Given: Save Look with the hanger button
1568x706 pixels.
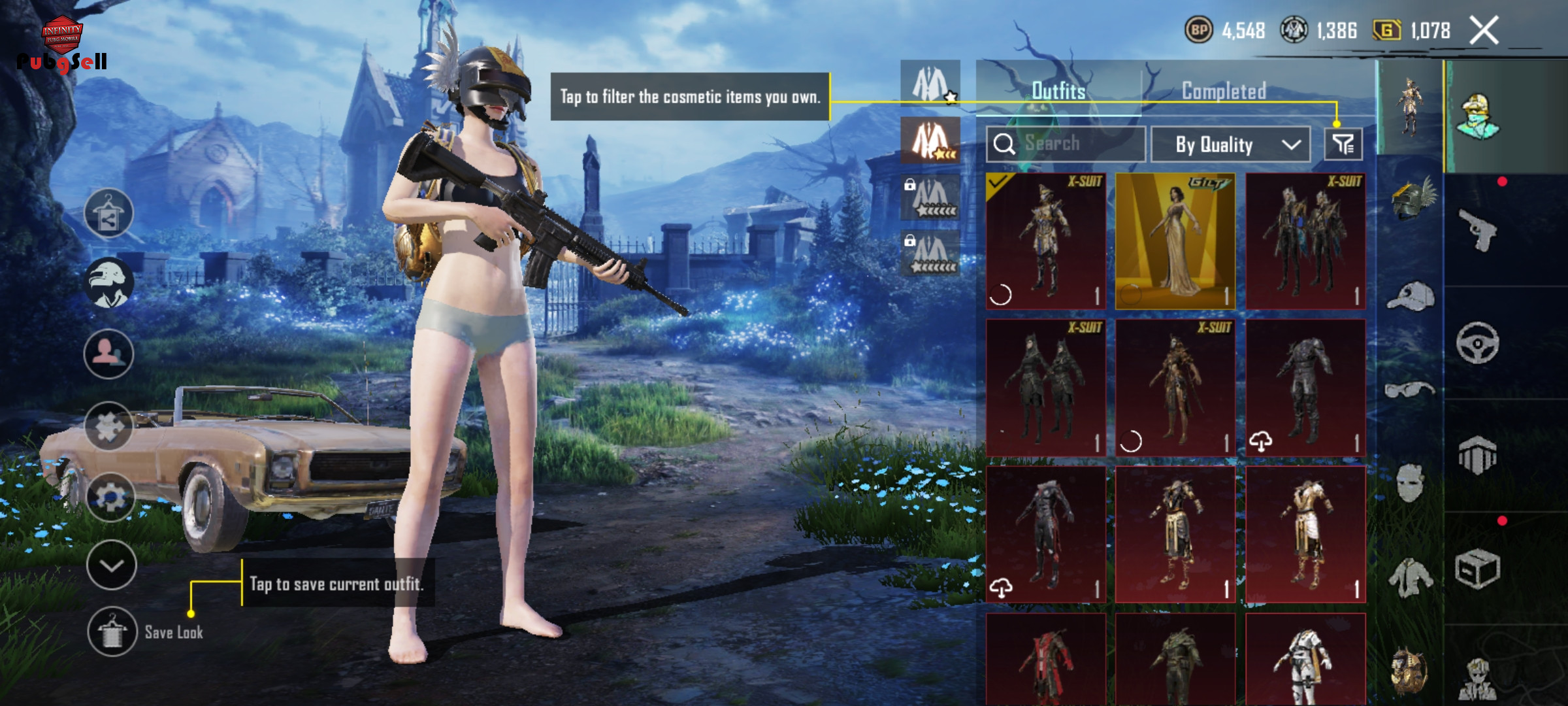Looking at the screenshot, I should [x=112, y=631].
